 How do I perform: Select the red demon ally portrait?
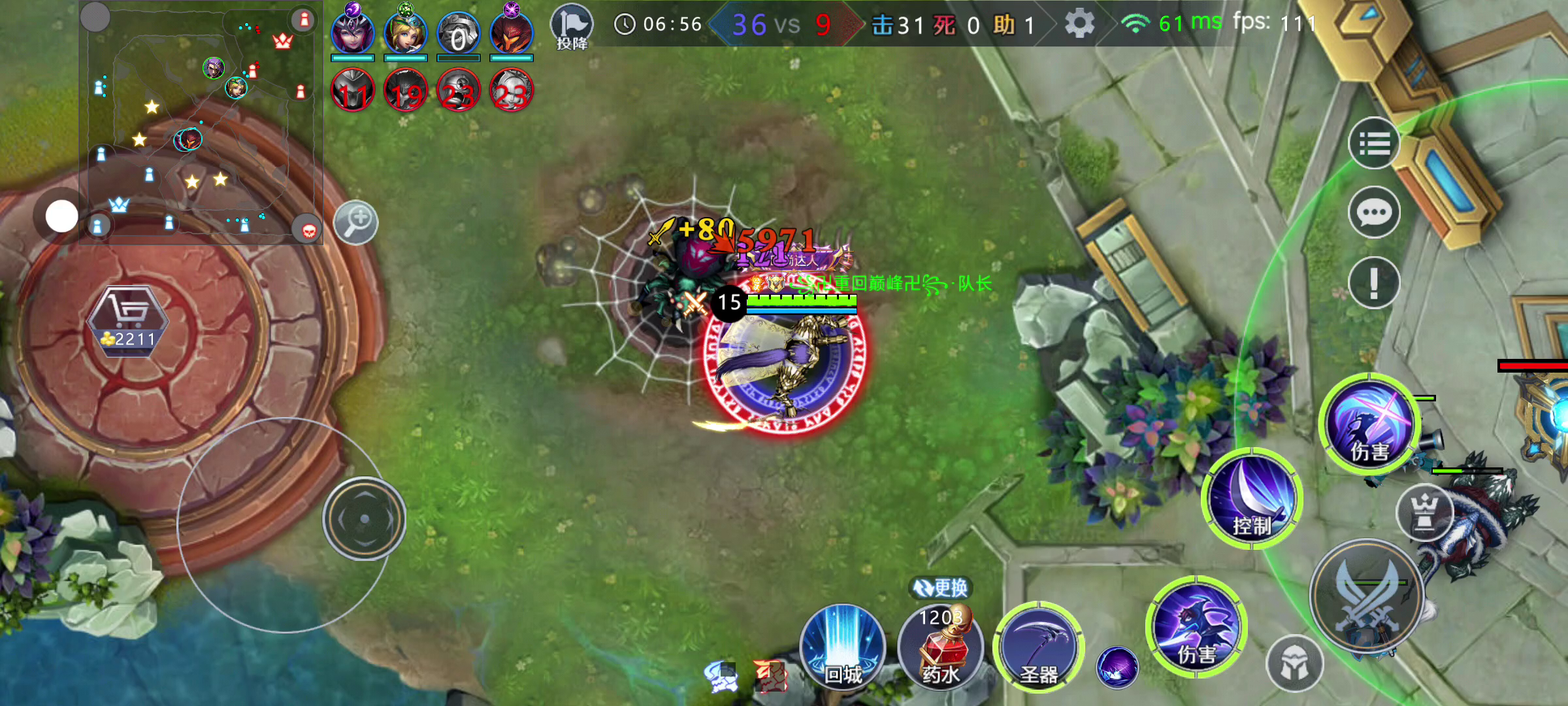pyautogui.click(x=512, y=33)
